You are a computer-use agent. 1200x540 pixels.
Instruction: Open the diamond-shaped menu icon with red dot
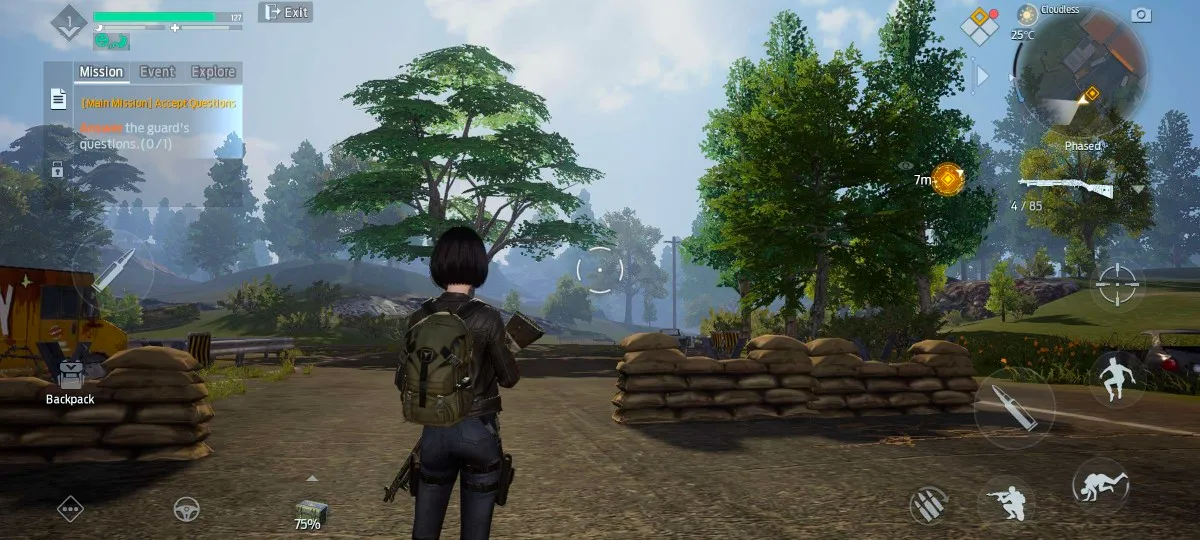[x=979, y=25]
